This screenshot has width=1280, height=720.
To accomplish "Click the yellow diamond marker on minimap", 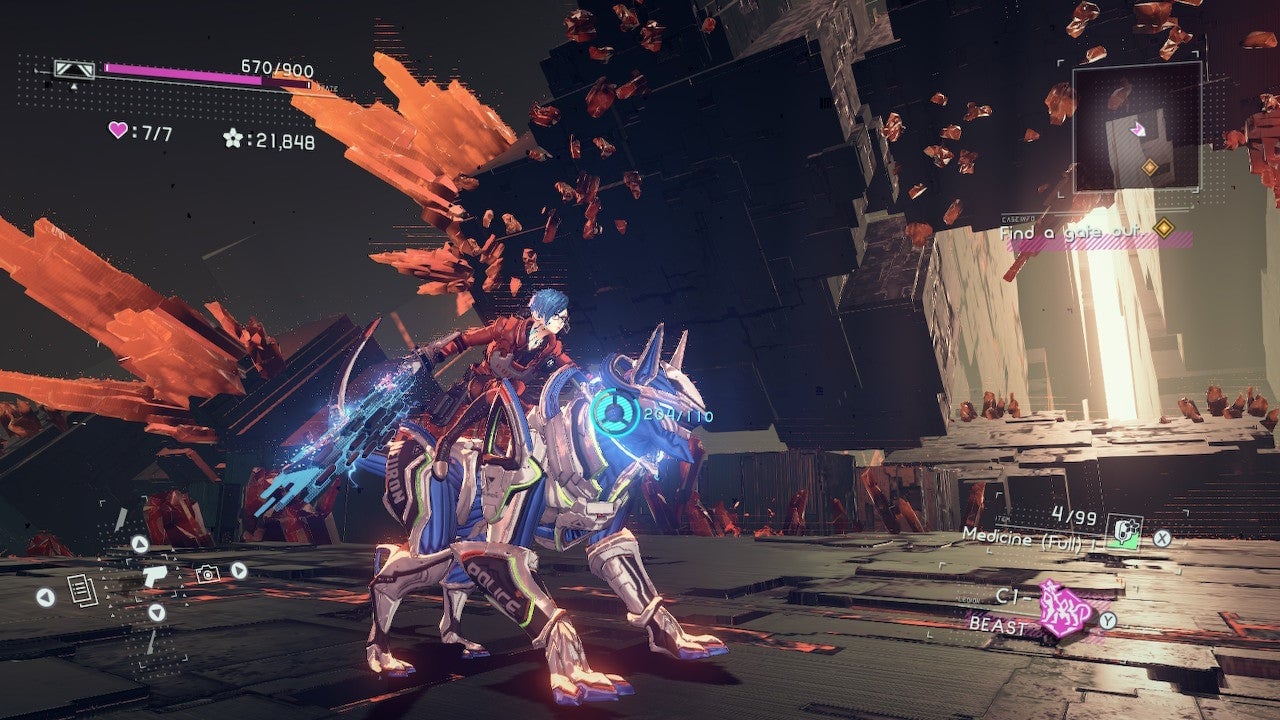I will (x=1150, y=167).
